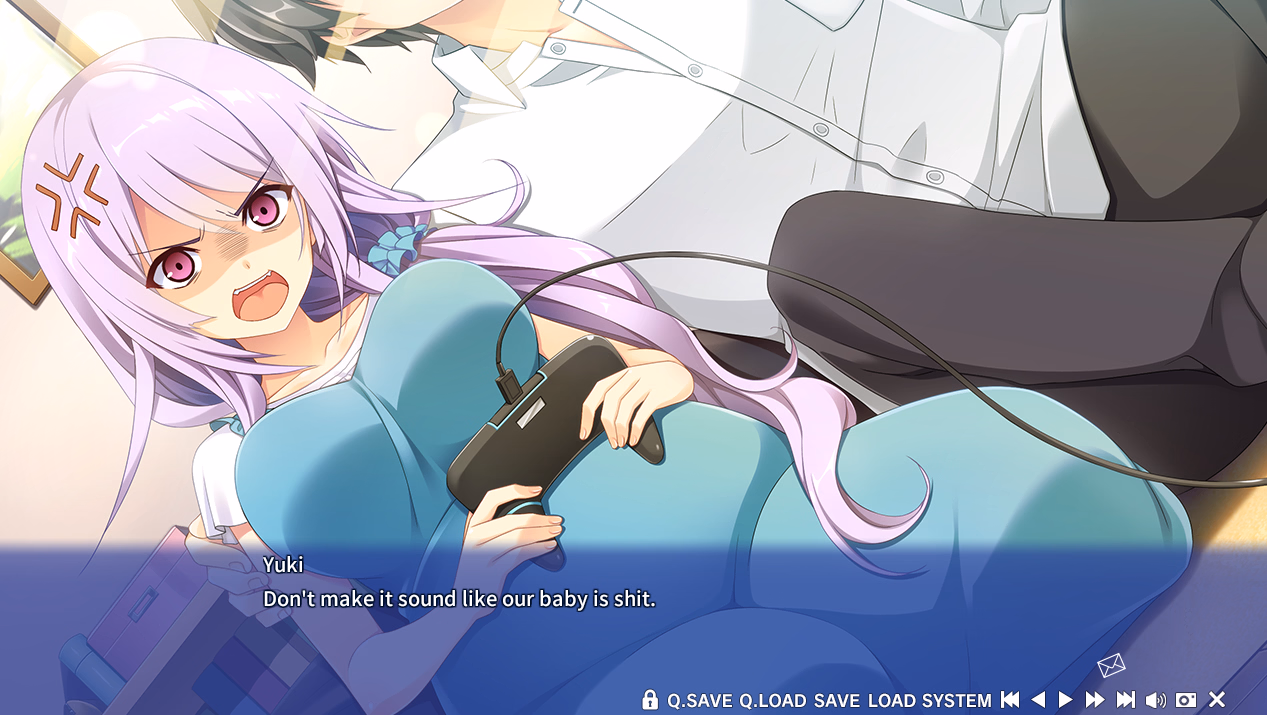Jump back with the skip-to-previous icon
Image resolution: width=1267 pixels, height=715 pixels.
point(1010,700)
